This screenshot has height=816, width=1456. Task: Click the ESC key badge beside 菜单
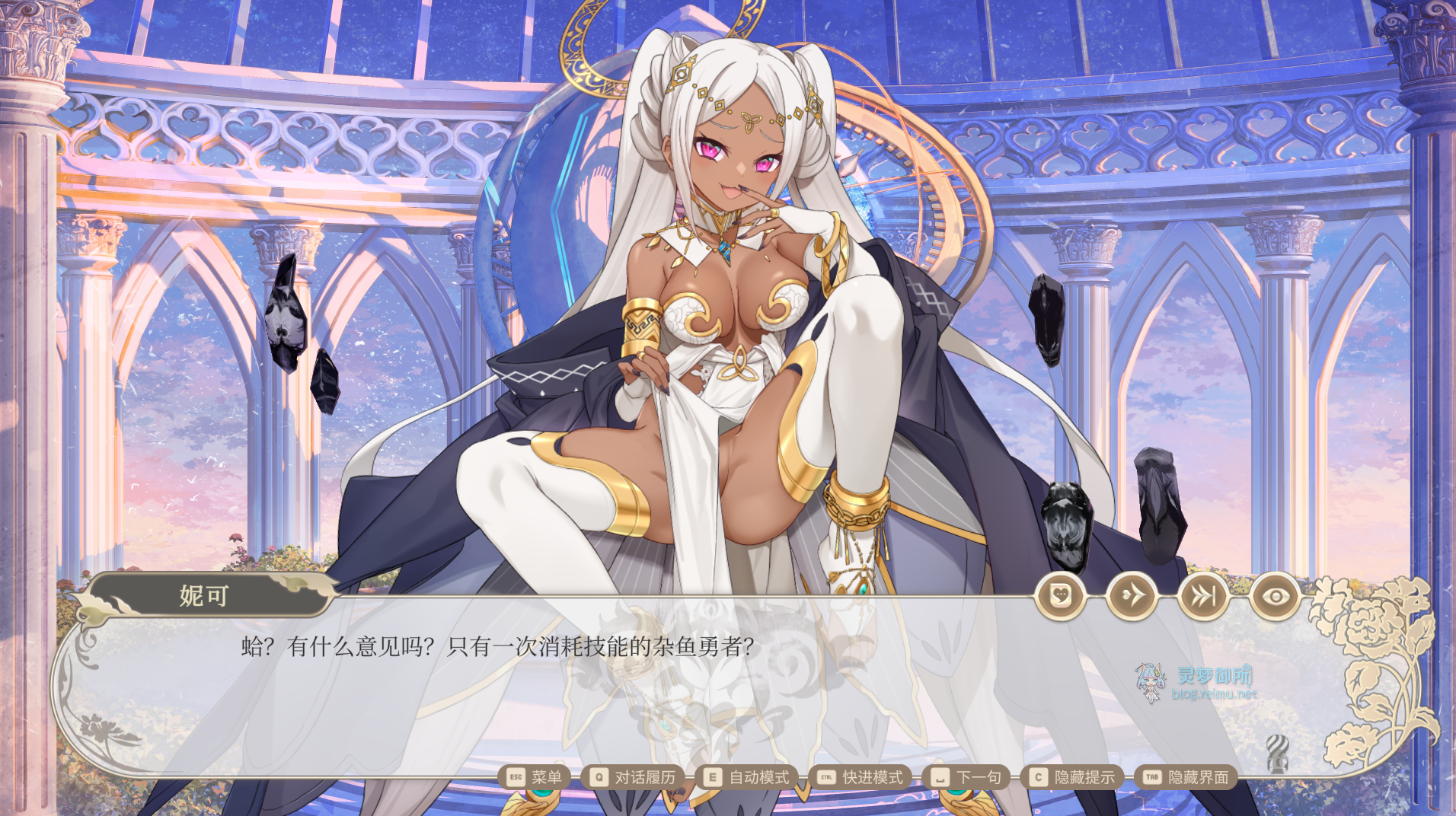(x=515, y=777)
